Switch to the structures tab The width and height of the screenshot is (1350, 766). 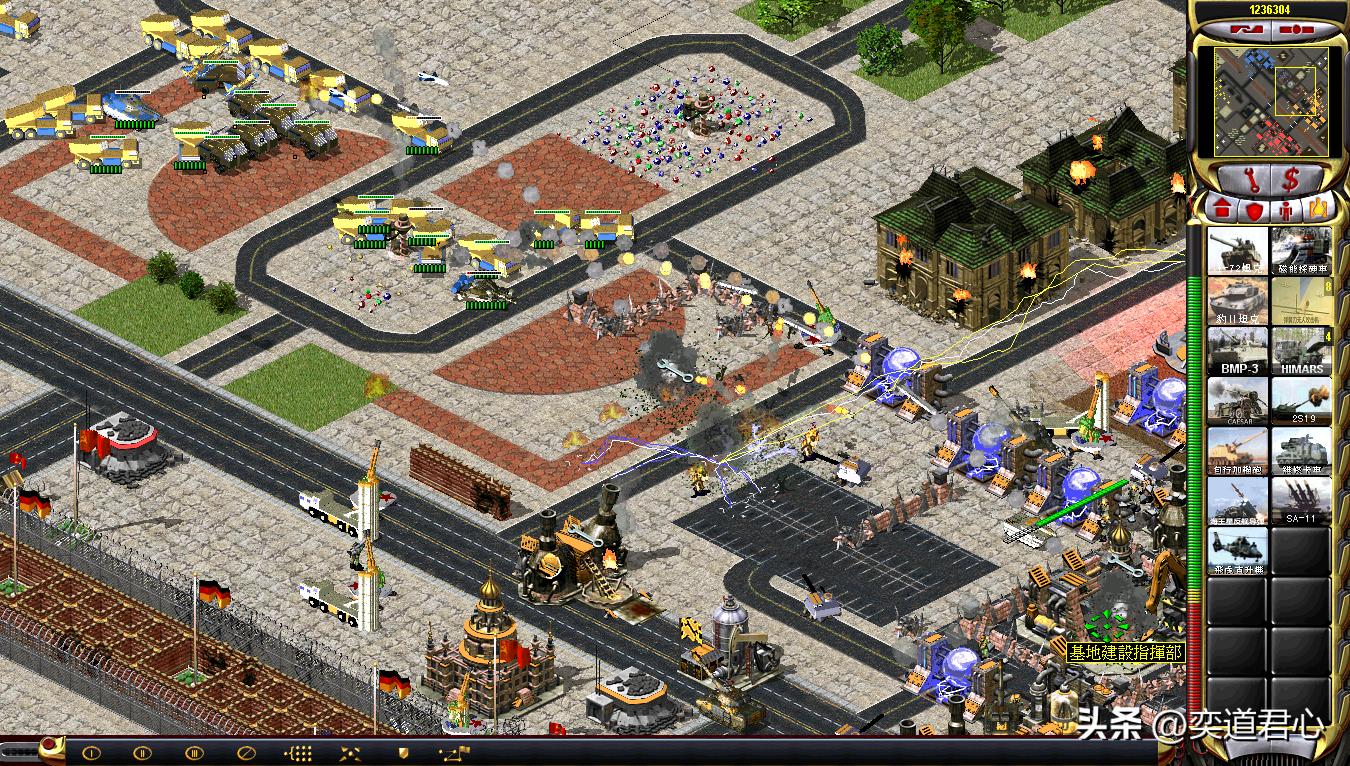1220,207
